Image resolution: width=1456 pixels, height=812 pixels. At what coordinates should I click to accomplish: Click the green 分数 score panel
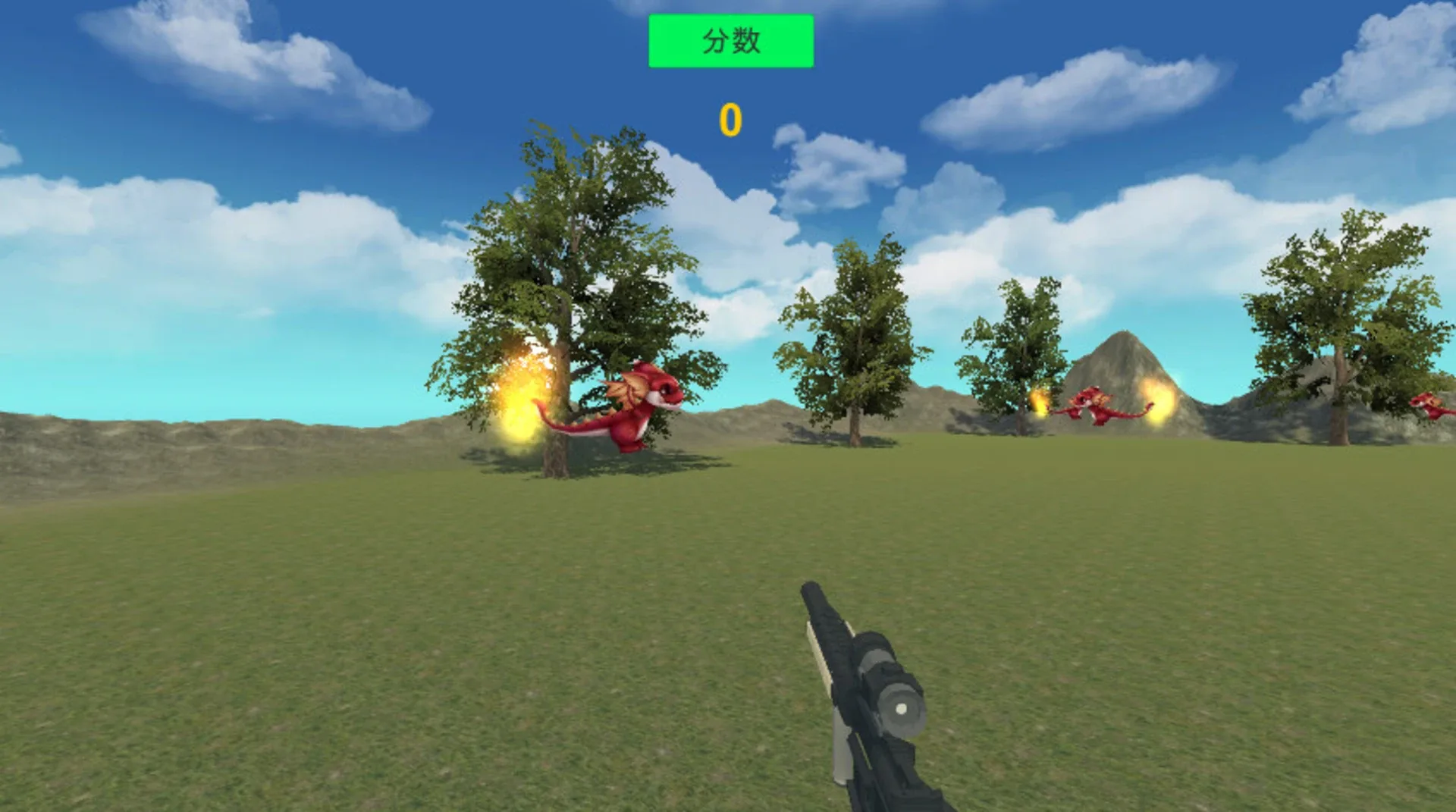(730, 42)
